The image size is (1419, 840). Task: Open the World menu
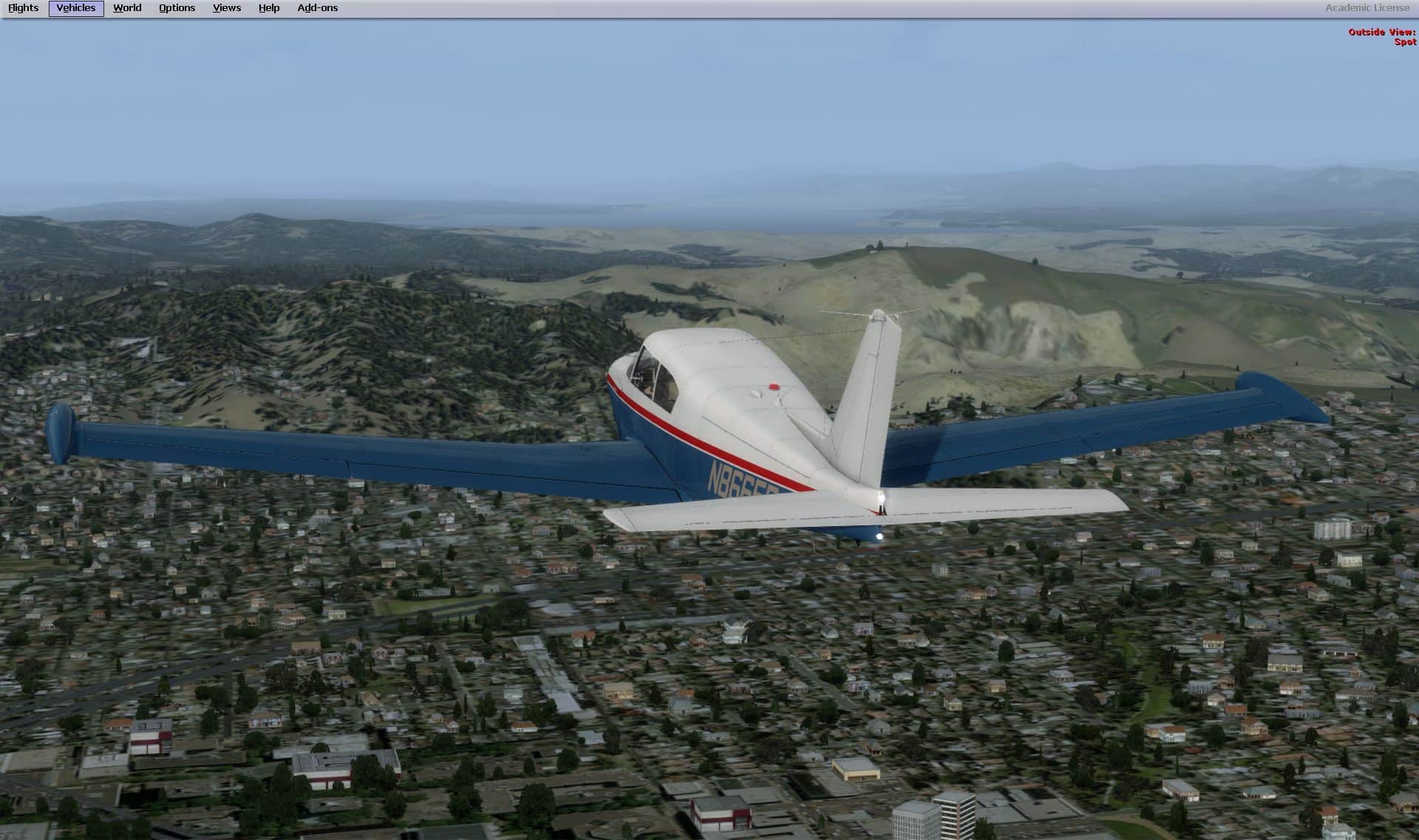(127, 8)
